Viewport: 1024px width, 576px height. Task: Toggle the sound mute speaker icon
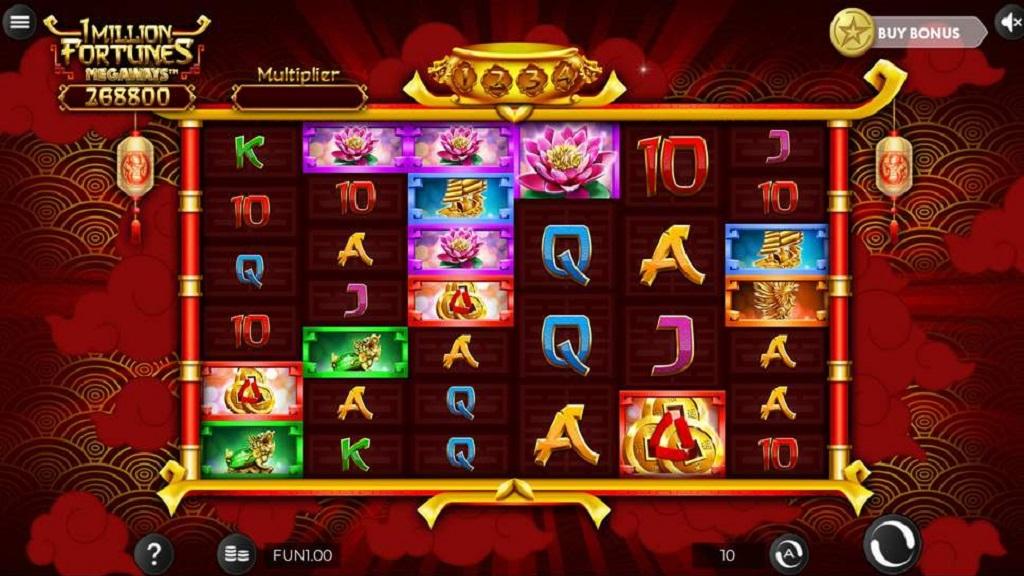pos(1010,22)
